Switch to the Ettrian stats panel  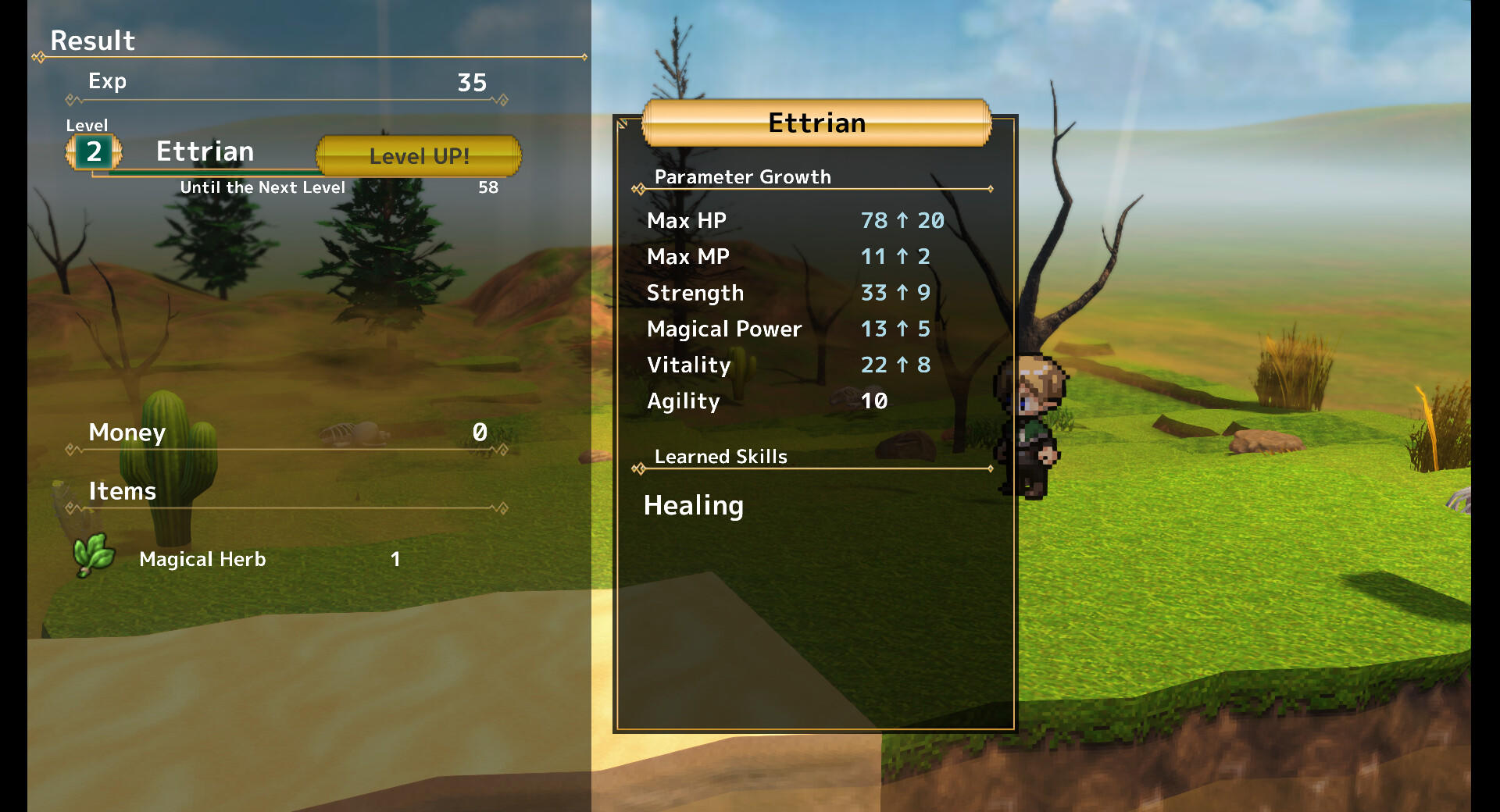pyautogui.click(x=816, y=123)
